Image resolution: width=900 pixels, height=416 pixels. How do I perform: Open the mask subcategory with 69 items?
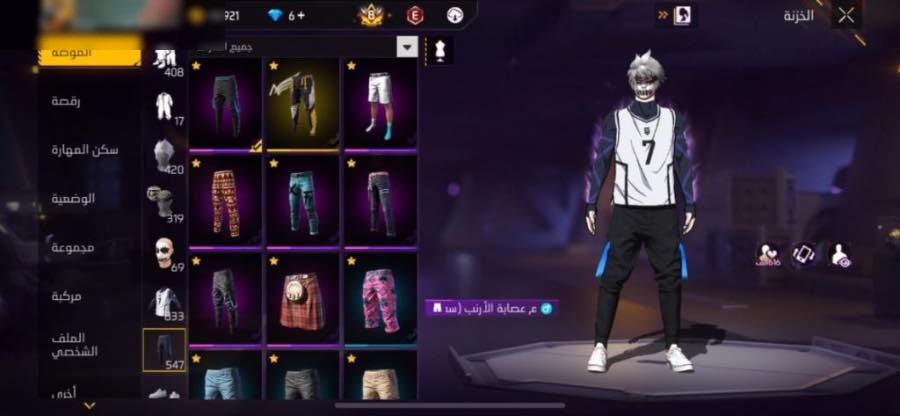point(163,253)
